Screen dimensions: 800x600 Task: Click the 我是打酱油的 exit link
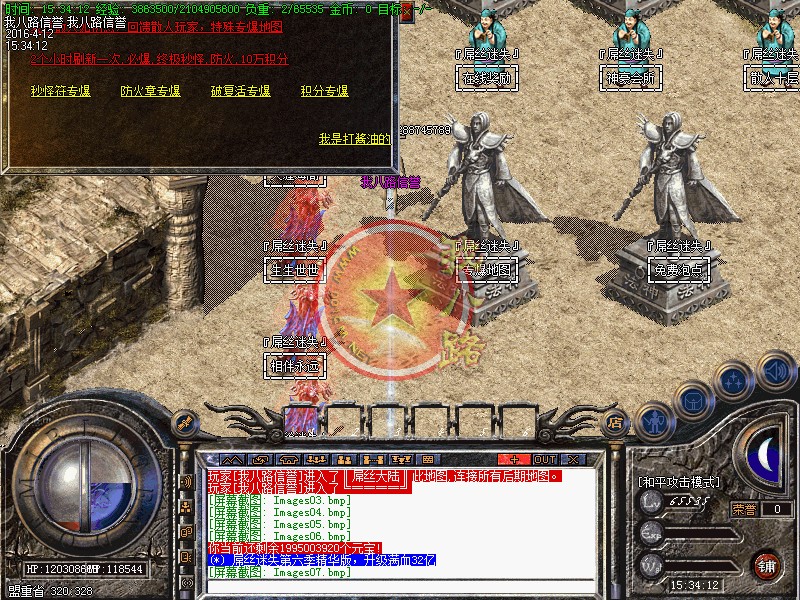(354, 139)
